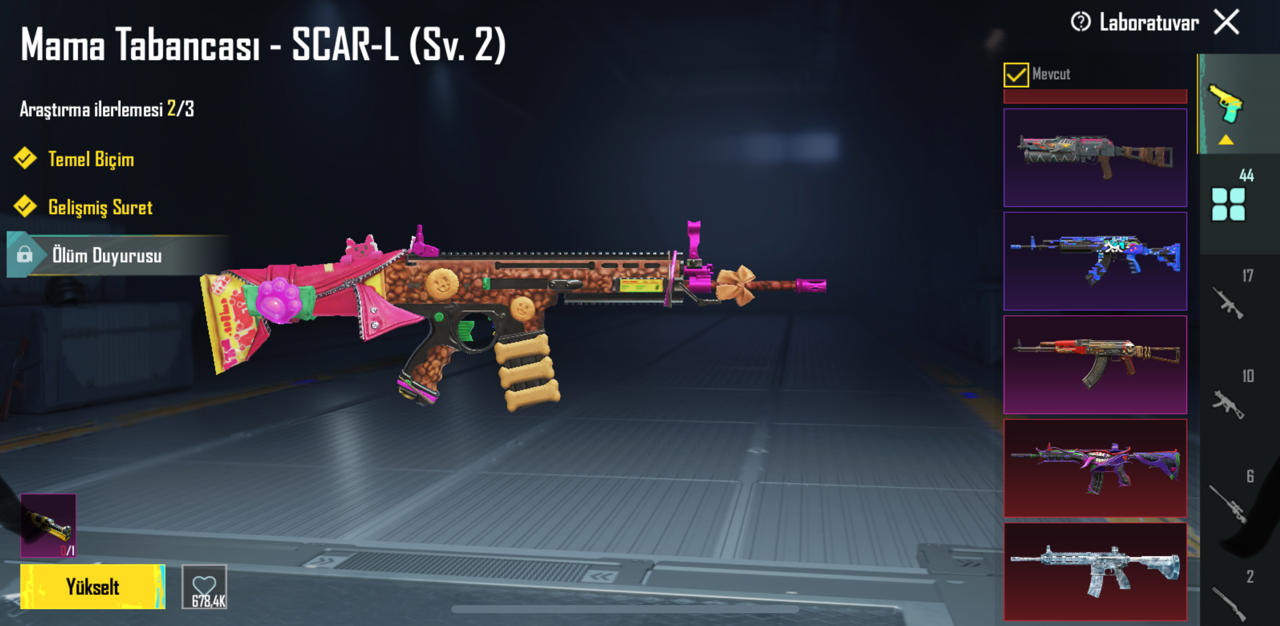Close the weapon lab screen
The width and height of the screenshot is (1280, 626).
(1226, 22)
